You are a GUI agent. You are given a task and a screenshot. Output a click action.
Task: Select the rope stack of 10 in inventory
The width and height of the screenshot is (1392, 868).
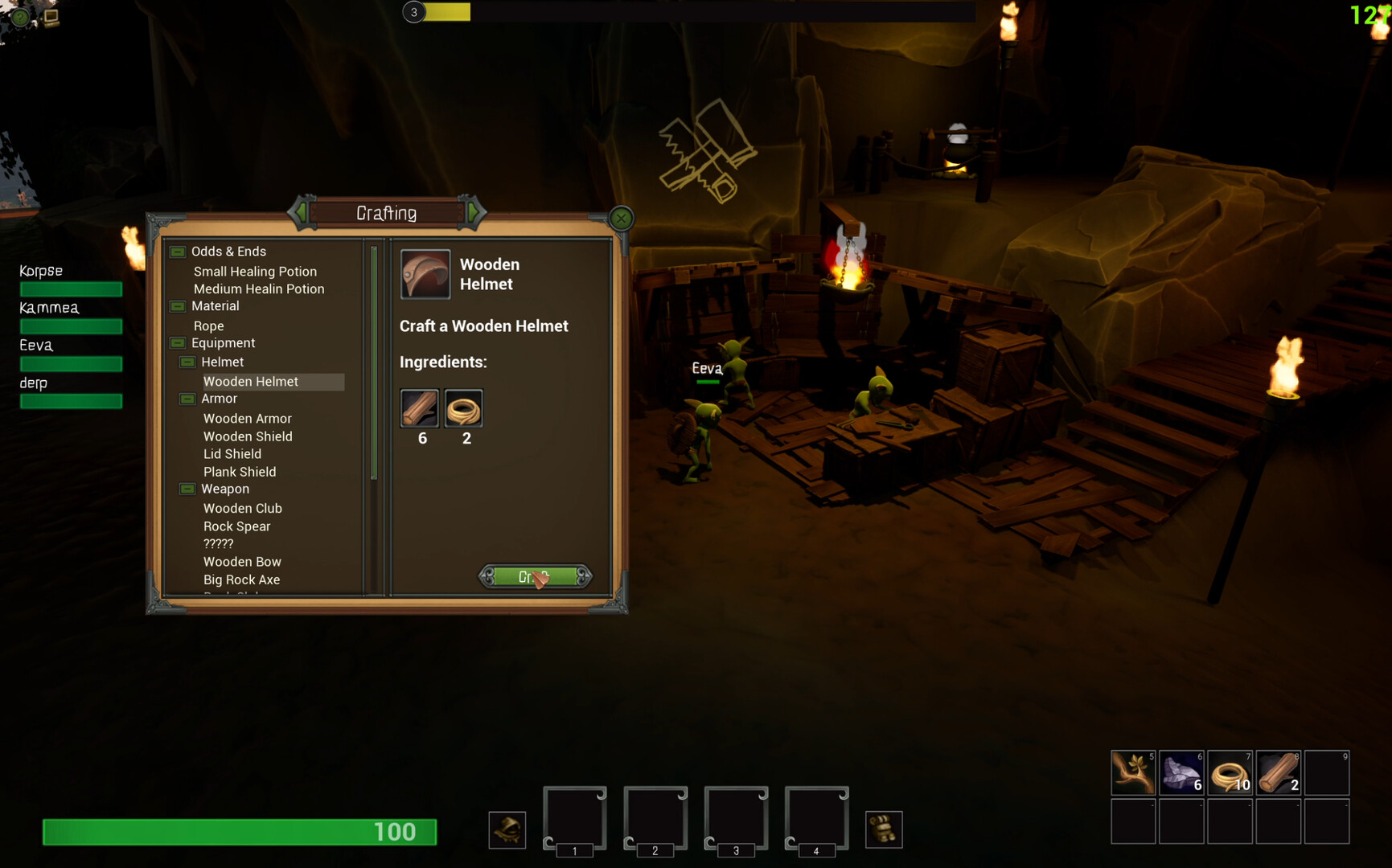(x=1230, y=772)
